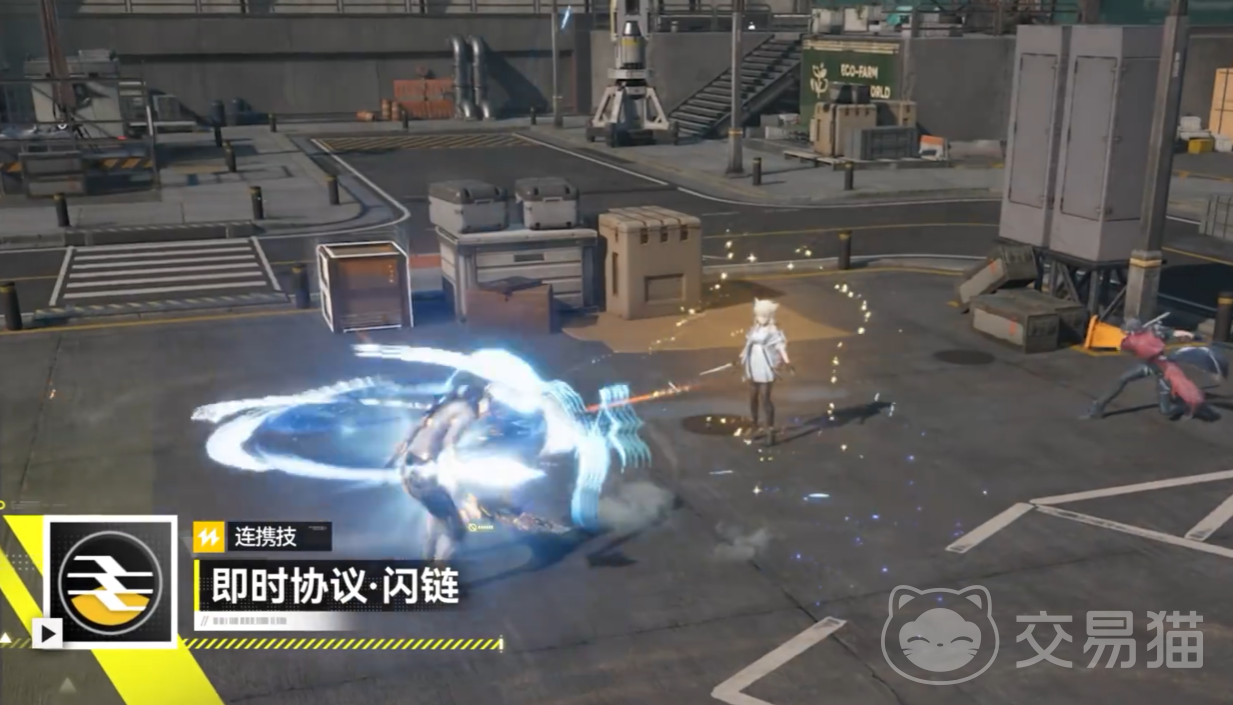Screen dimensions: 1233x705
Task: Select the 即时协议·闪链 skill icon
Action: (x=111, y=582)
